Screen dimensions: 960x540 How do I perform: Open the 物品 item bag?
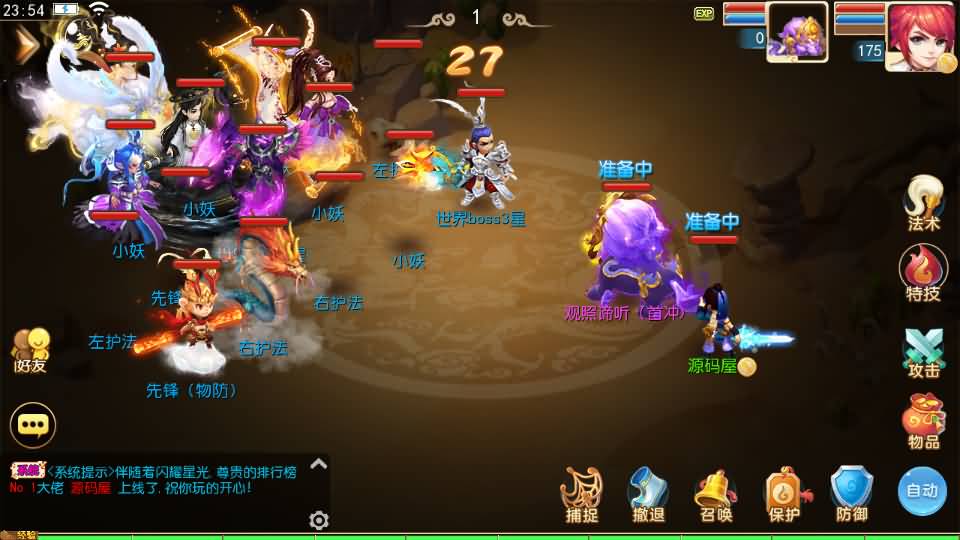pos(922,420)
